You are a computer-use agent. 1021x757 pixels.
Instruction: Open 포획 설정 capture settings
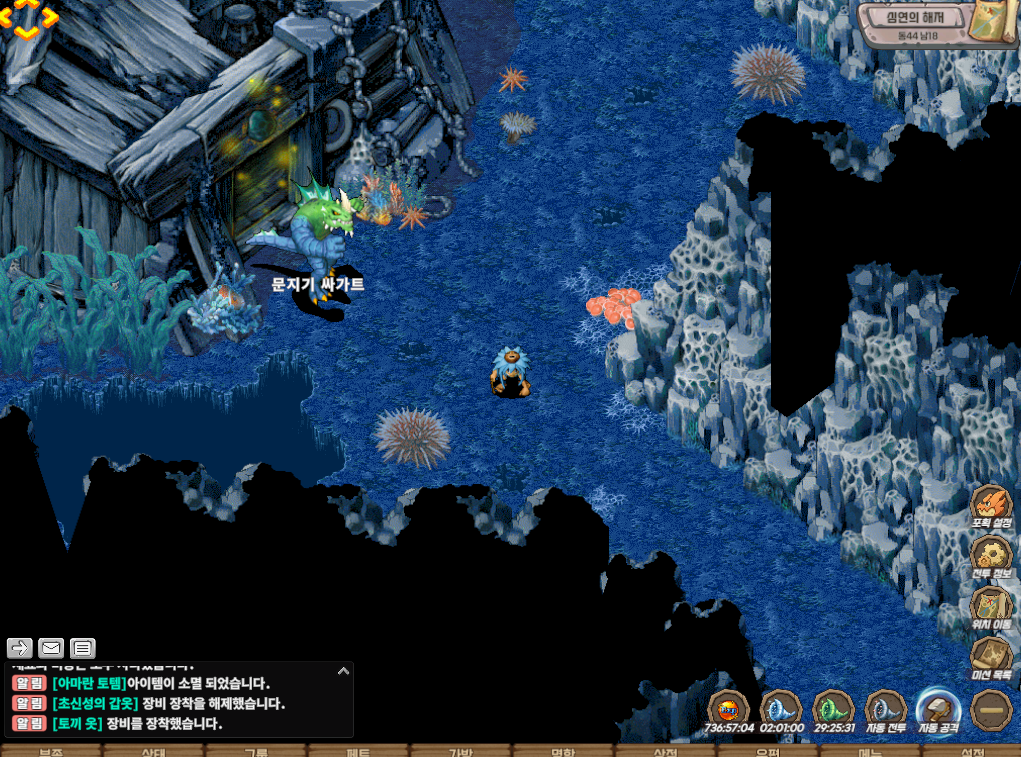[x=991, y=505]
